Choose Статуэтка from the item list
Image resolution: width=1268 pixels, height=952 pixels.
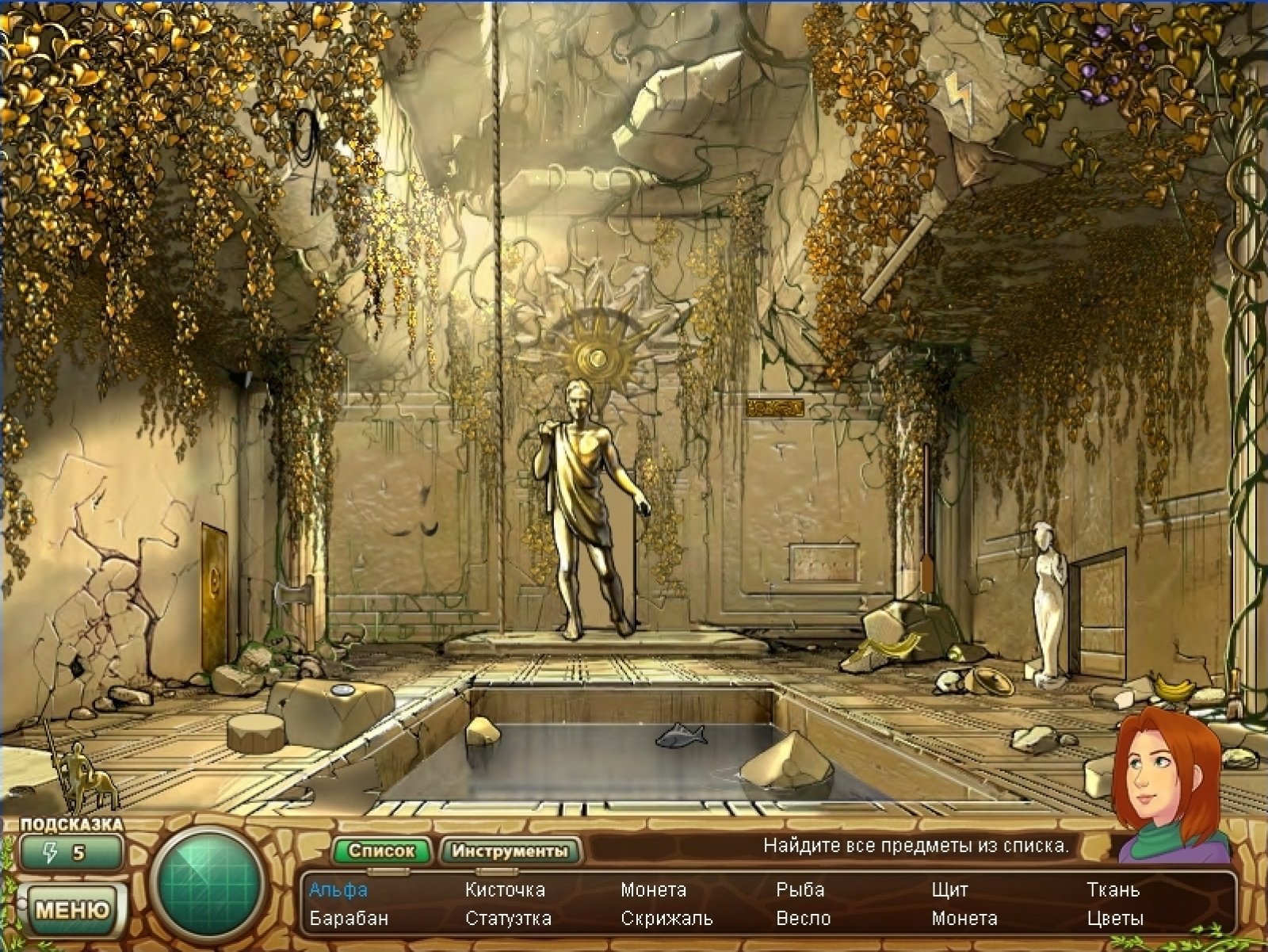pos(508,919)
